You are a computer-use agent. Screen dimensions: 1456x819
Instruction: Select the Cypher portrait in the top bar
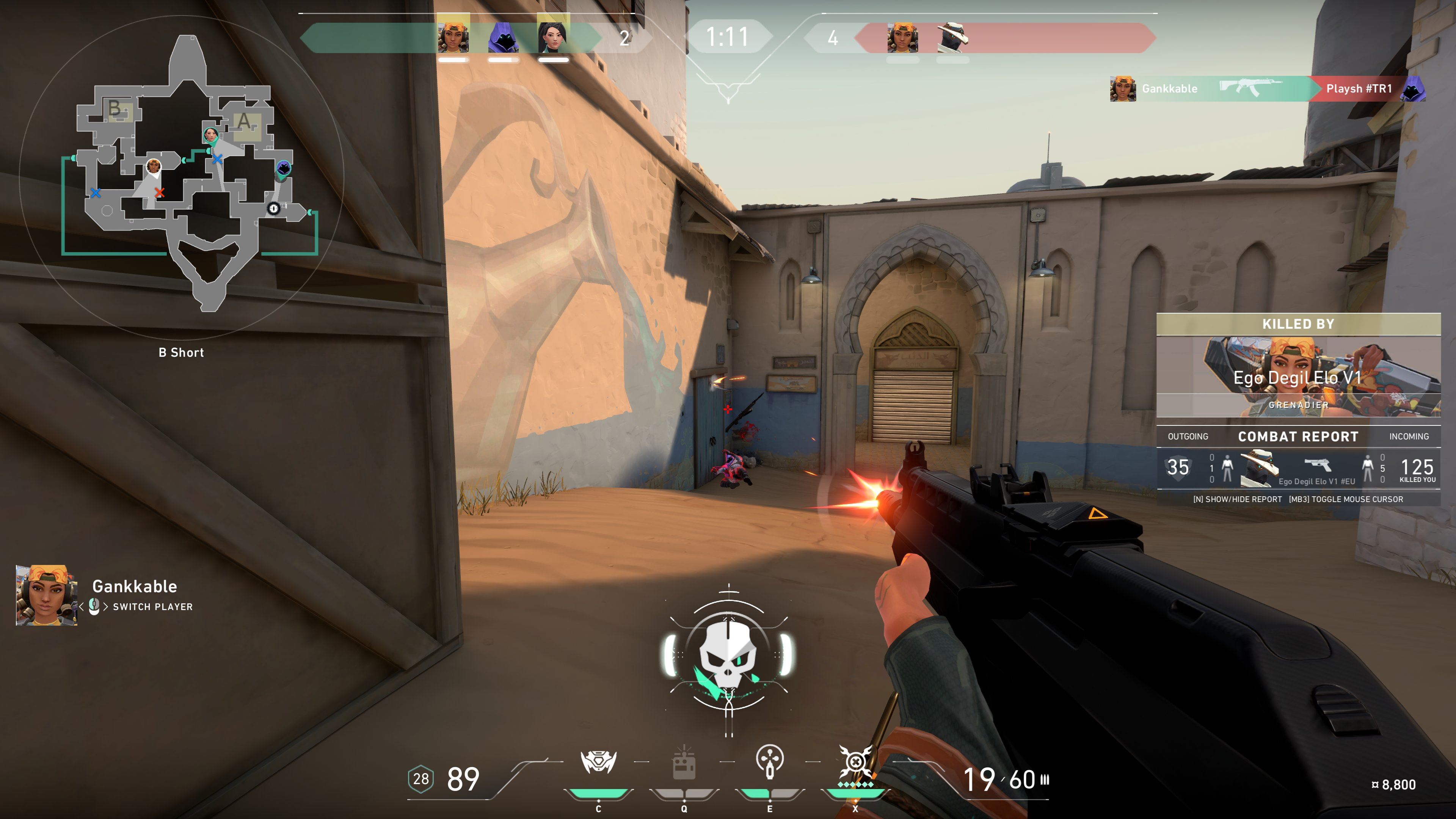[x=952, y=37]
